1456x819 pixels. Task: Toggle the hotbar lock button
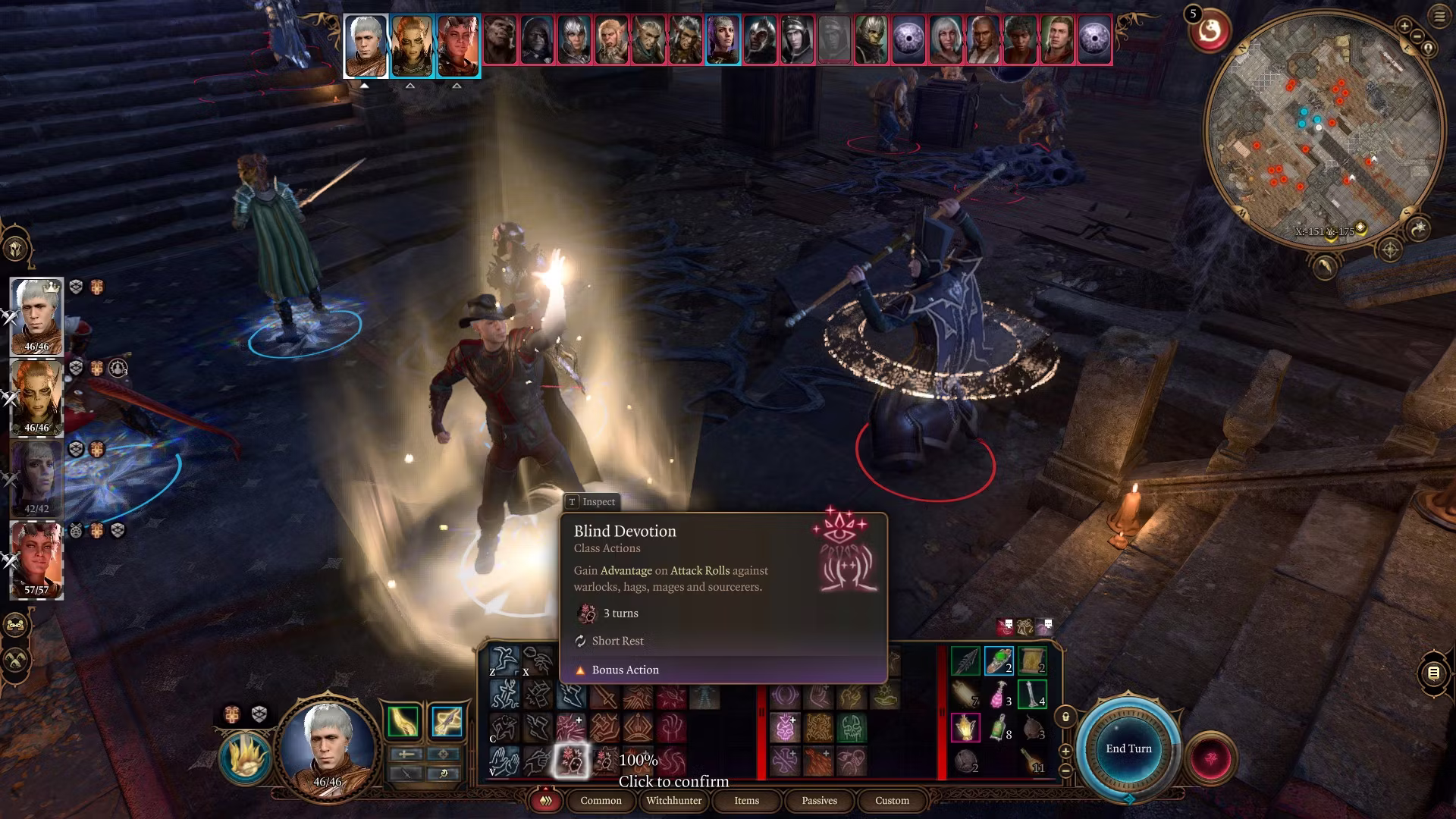click(x=1065, y=717)
